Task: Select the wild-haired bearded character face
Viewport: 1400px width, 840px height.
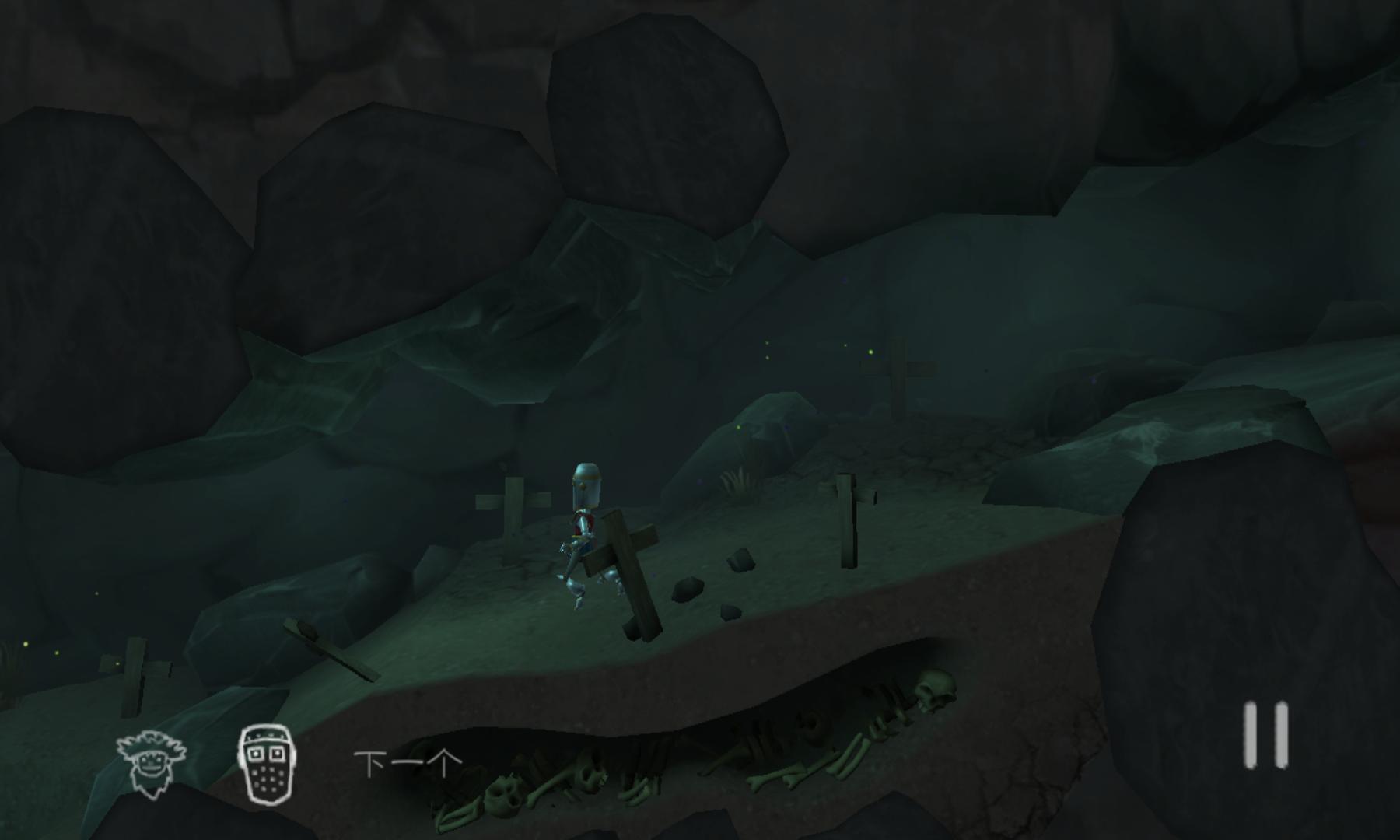Action: pyautogui.click(x=151, y=763)
